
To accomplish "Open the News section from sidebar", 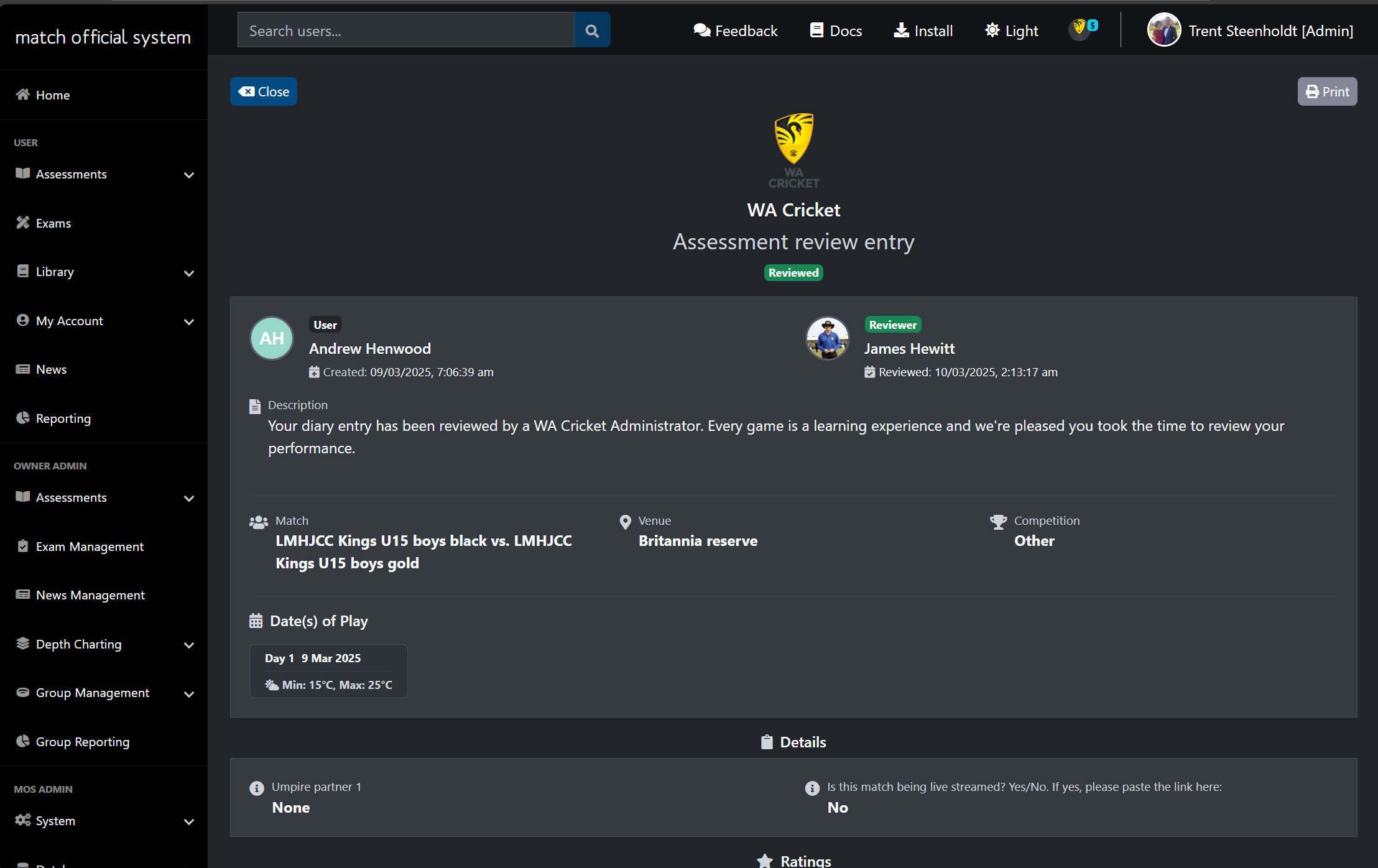I will [x=51, y=369].
